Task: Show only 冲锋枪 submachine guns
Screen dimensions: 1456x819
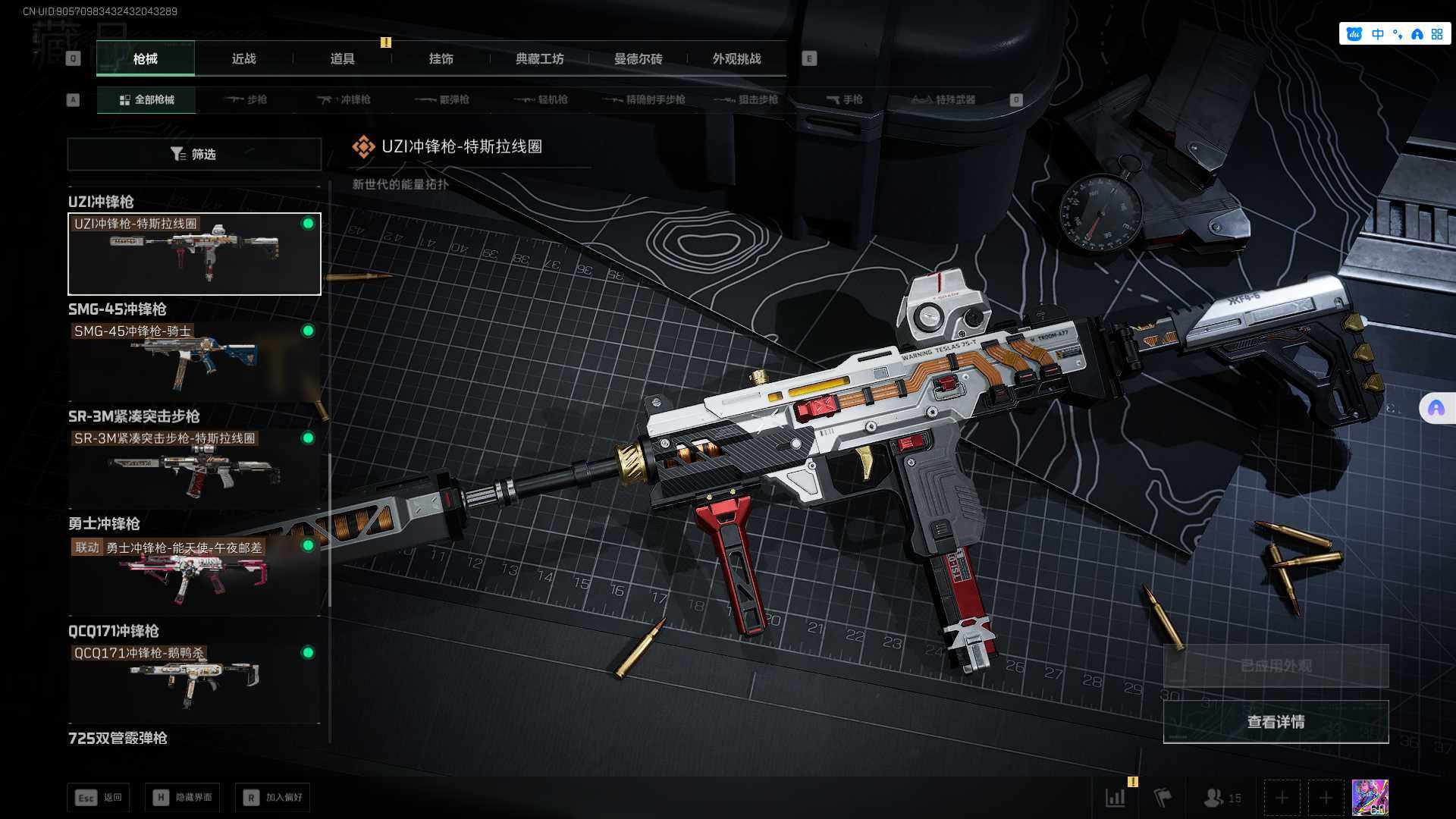Action: (344, 100)
